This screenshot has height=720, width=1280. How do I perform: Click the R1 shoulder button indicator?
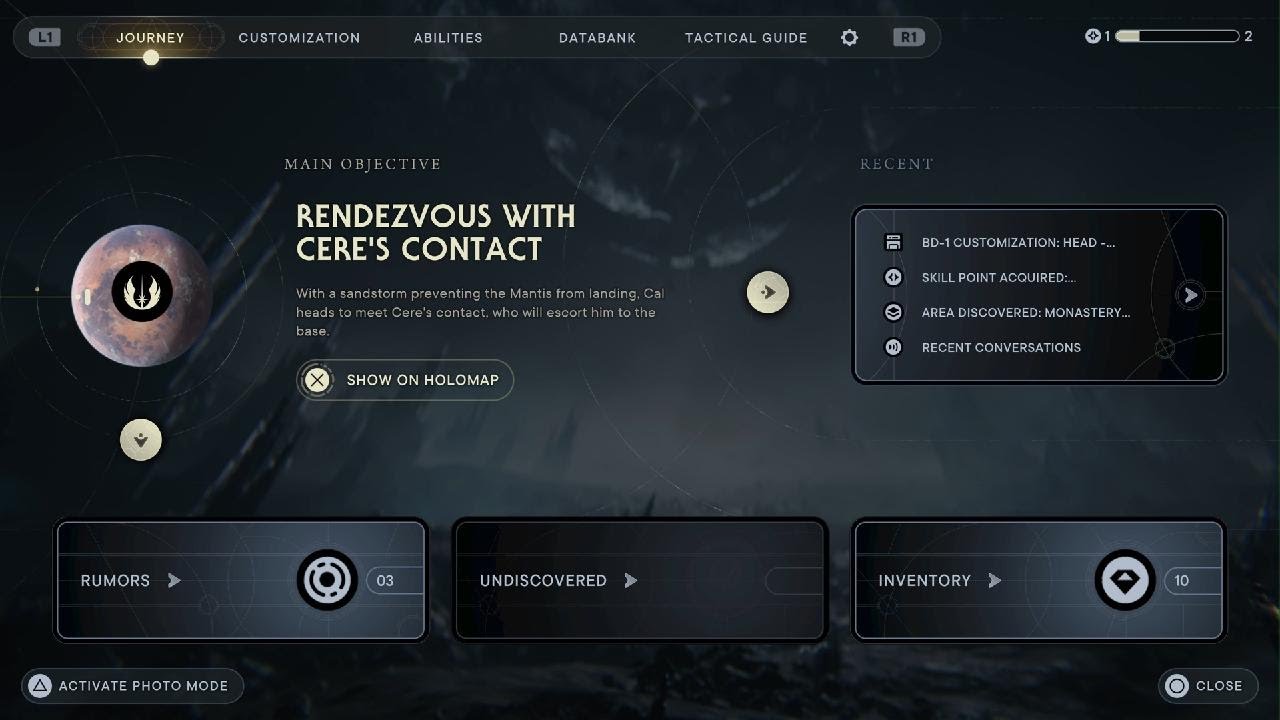[908, 37]
